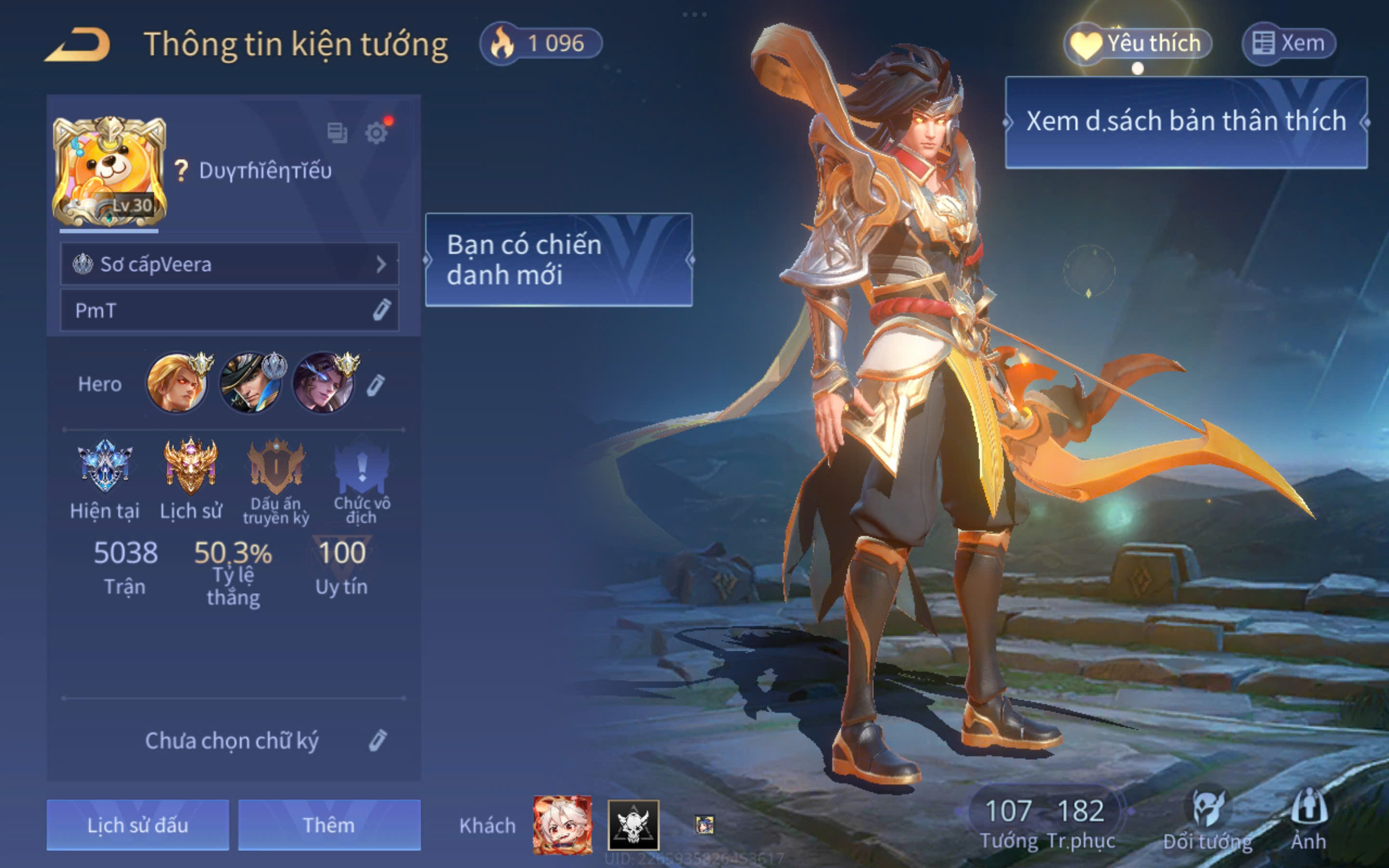
Task: Open the flame popularity counter
Action: (x=541, y=43)
